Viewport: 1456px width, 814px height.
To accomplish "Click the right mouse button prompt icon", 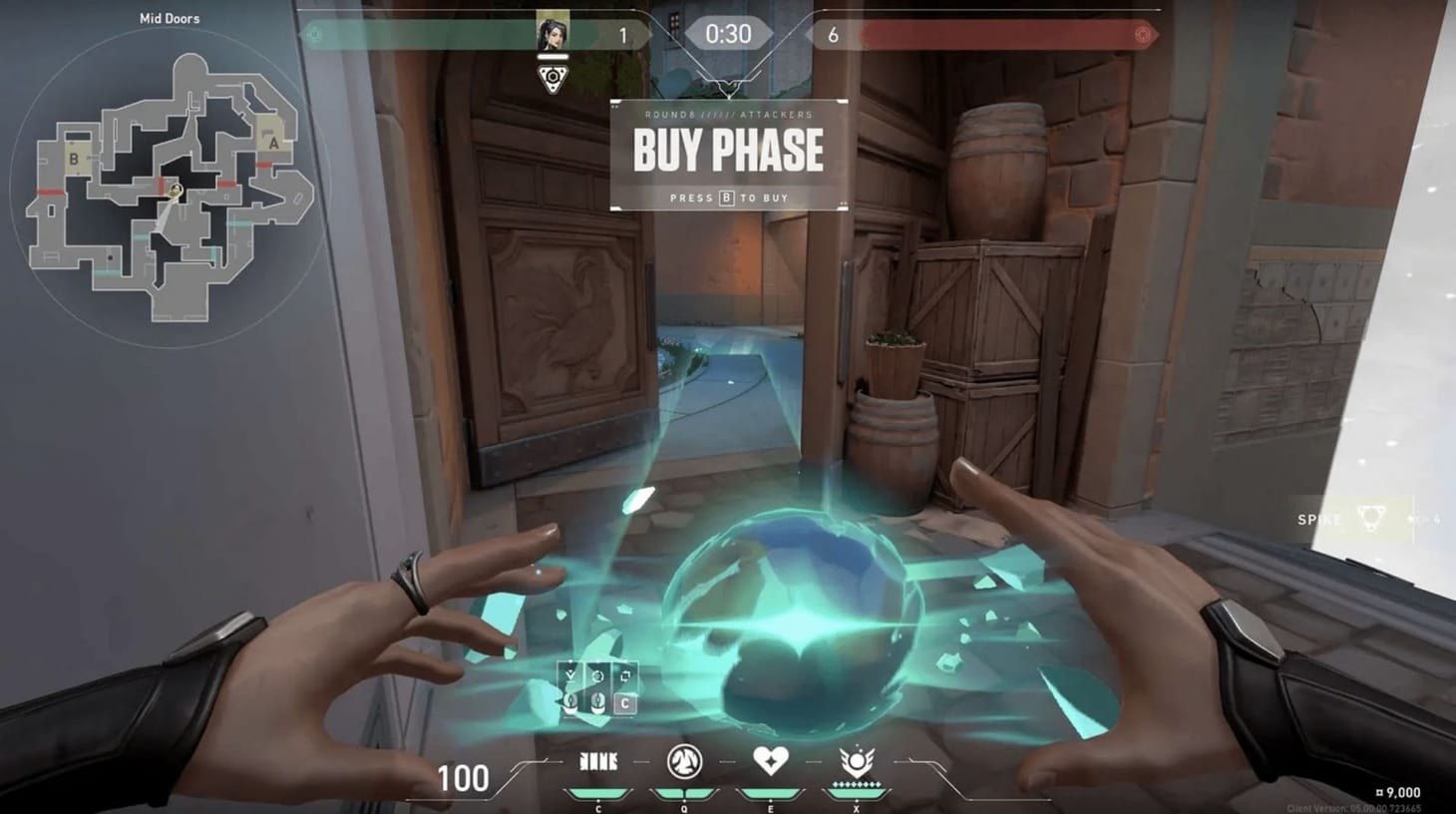I will 597,701.
